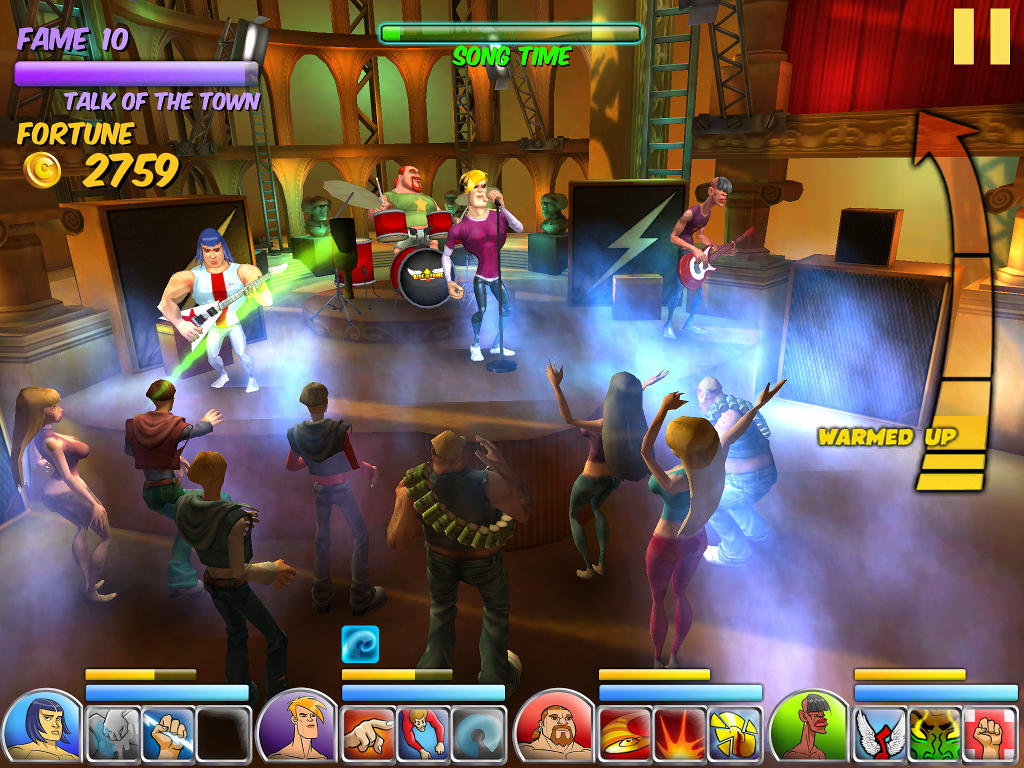This screenshot has width=1024, height=768.
Task: Use the fiery explosion ability
Action: [x=679, y=734]
